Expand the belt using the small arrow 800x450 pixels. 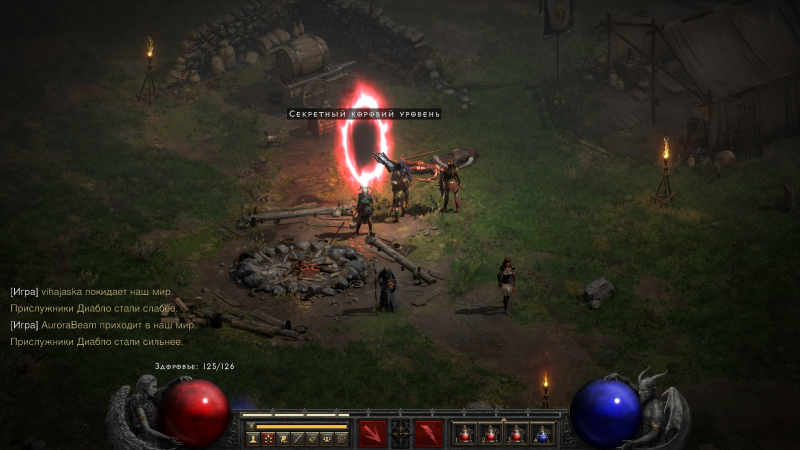(x=504, y=419)
